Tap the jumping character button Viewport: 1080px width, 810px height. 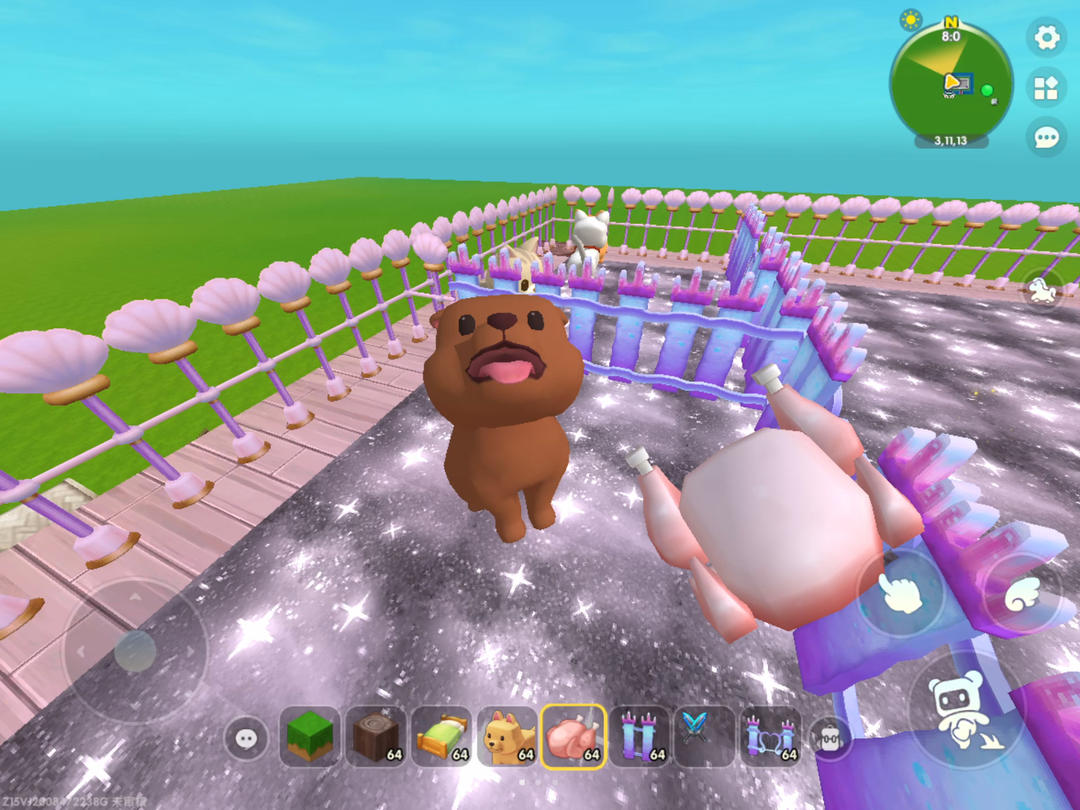click(x=963, y=711)
